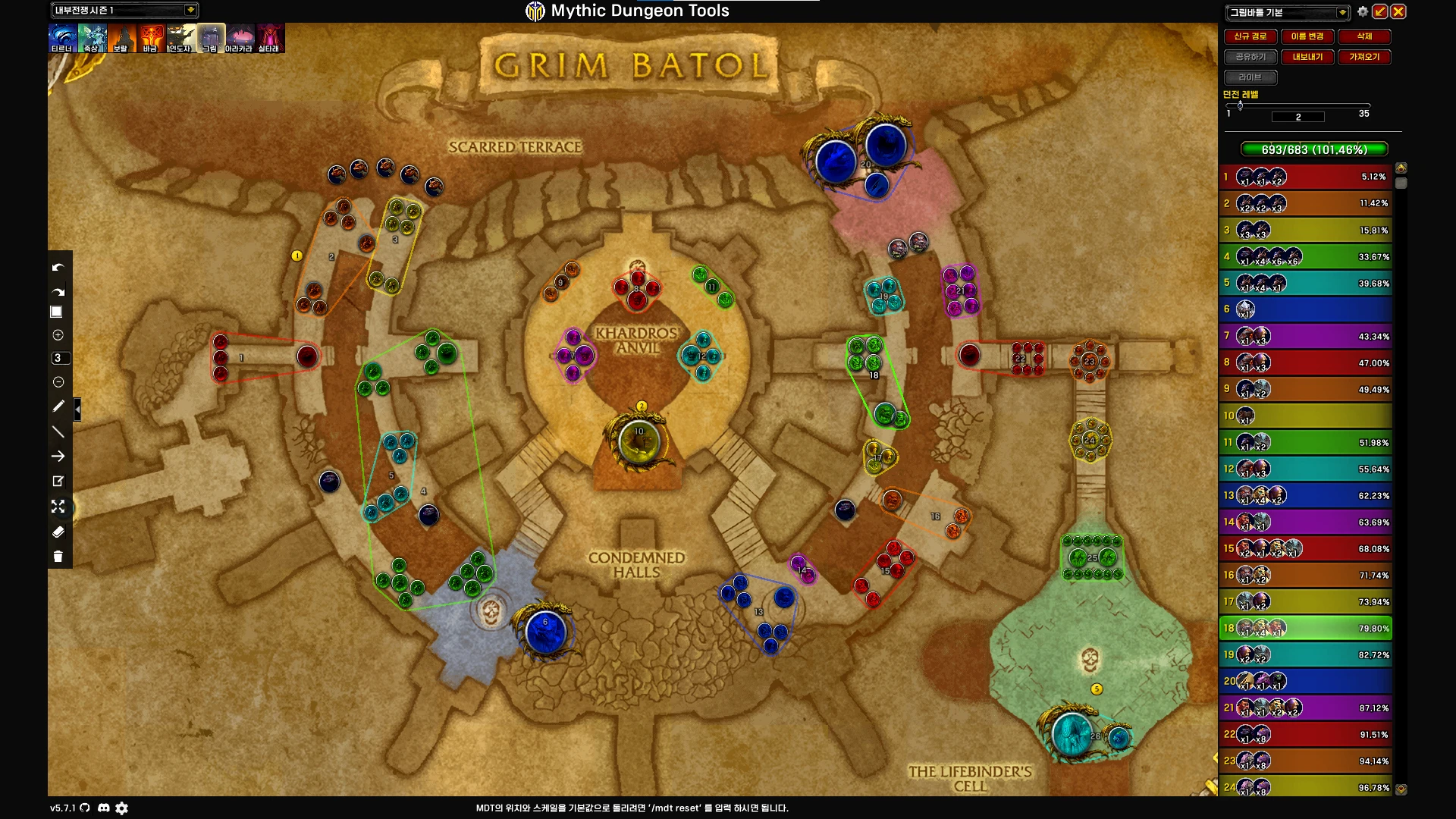Switch to the 티르너 dungeon

(x=62, y=37)
